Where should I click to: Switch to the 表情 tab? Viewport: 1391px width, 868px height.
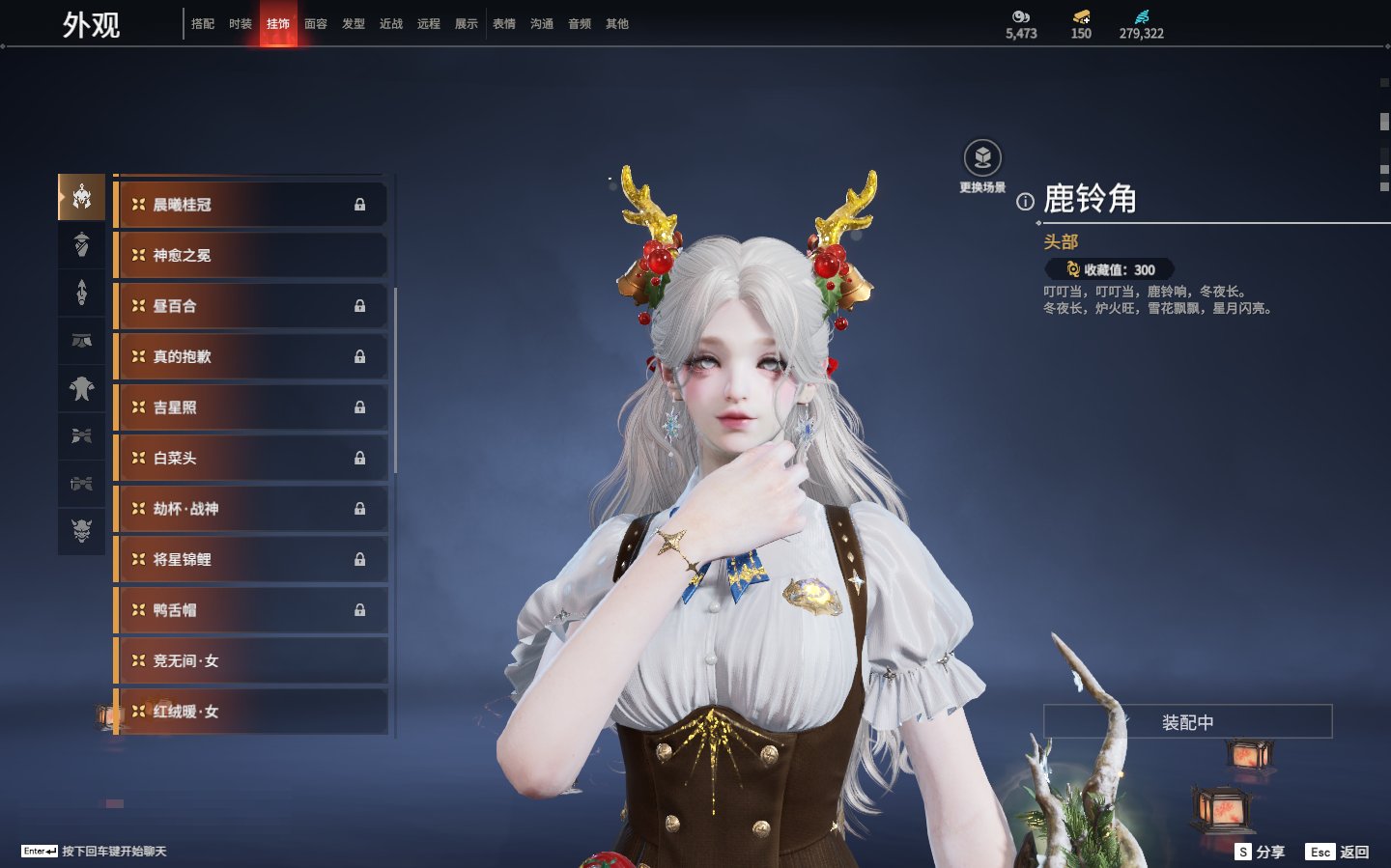(x=504, y=24)
